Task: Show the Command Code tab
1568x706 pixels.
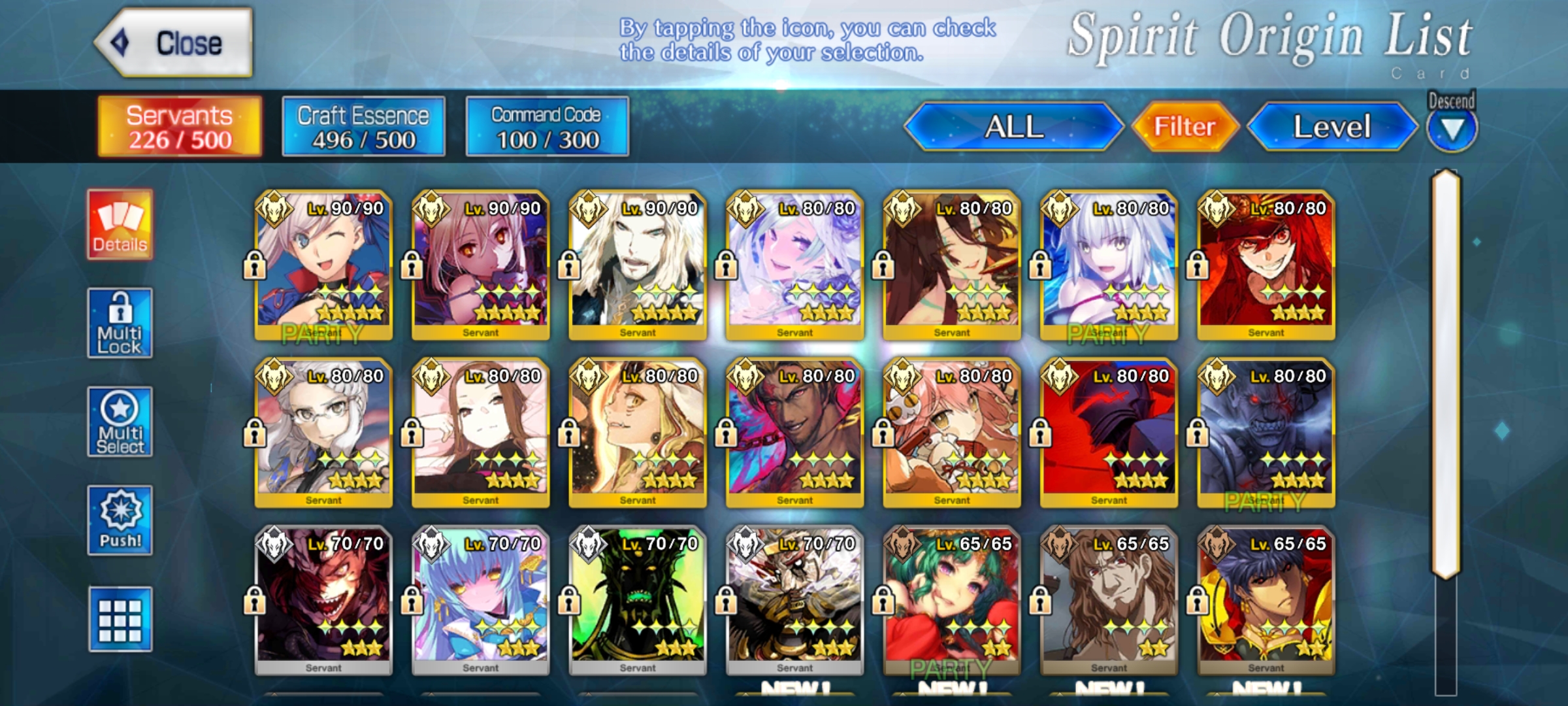Action: (x=547, y=127)
